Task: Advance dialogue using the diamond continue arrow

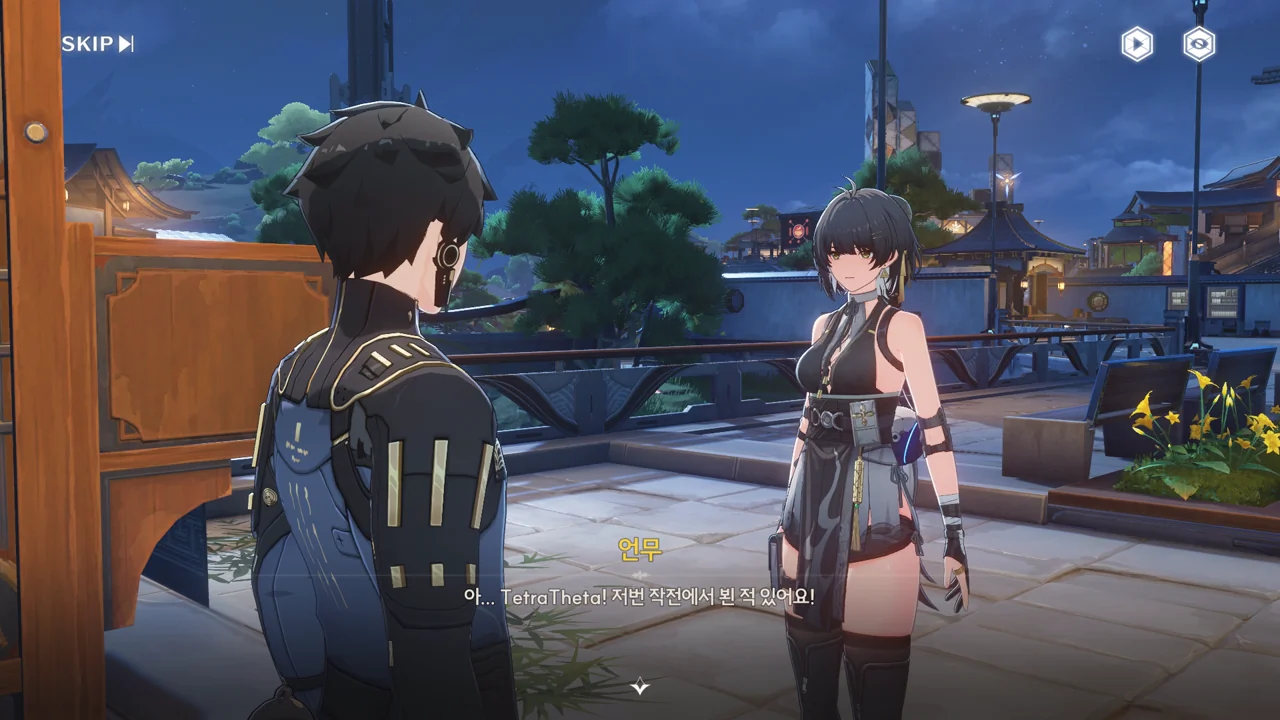Action: tap(640, 686)
